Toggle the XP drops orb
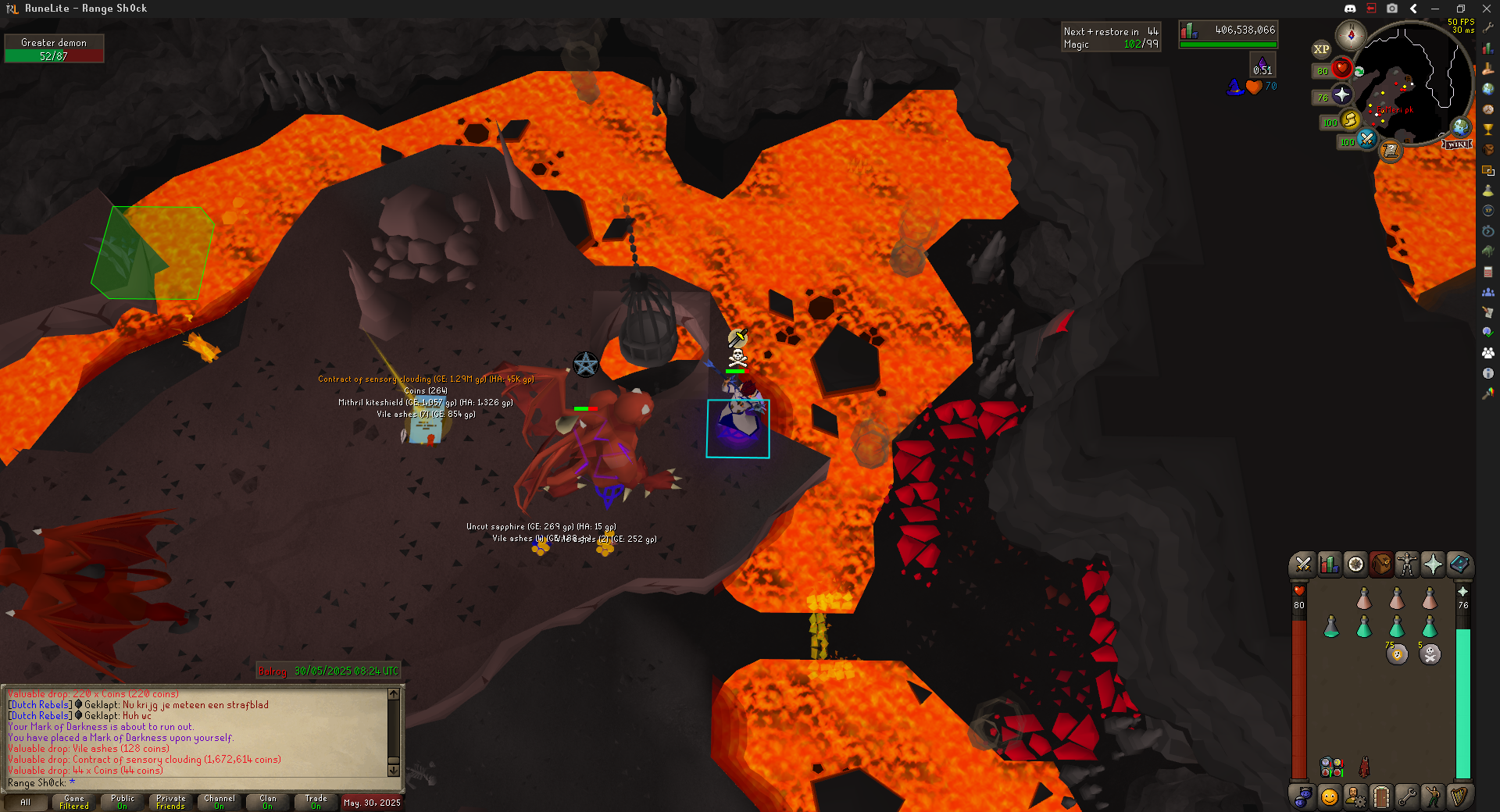This screenshot has width=1500, height=812. (1321, 49)
